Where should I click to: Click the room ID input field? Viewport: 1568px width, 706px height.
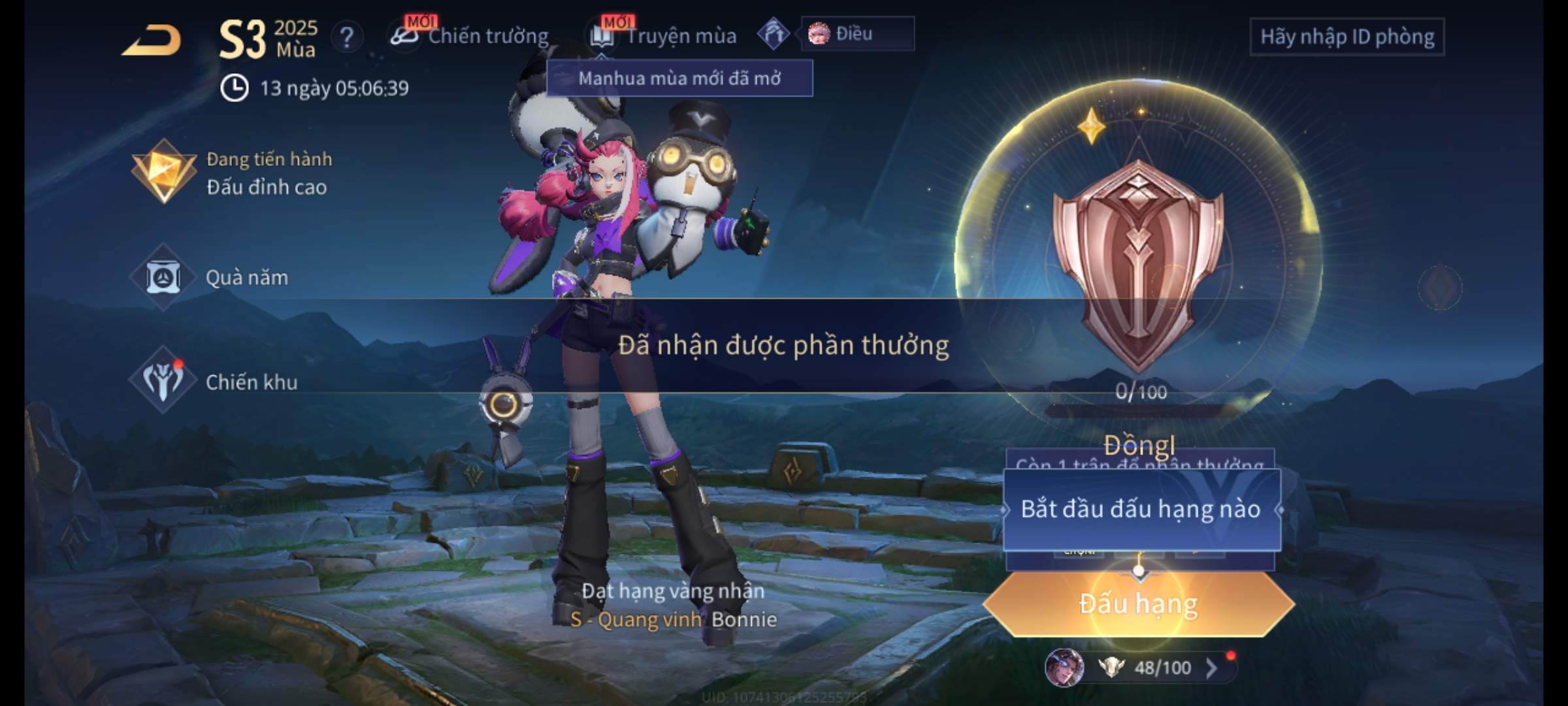[x=1347, y=37]
